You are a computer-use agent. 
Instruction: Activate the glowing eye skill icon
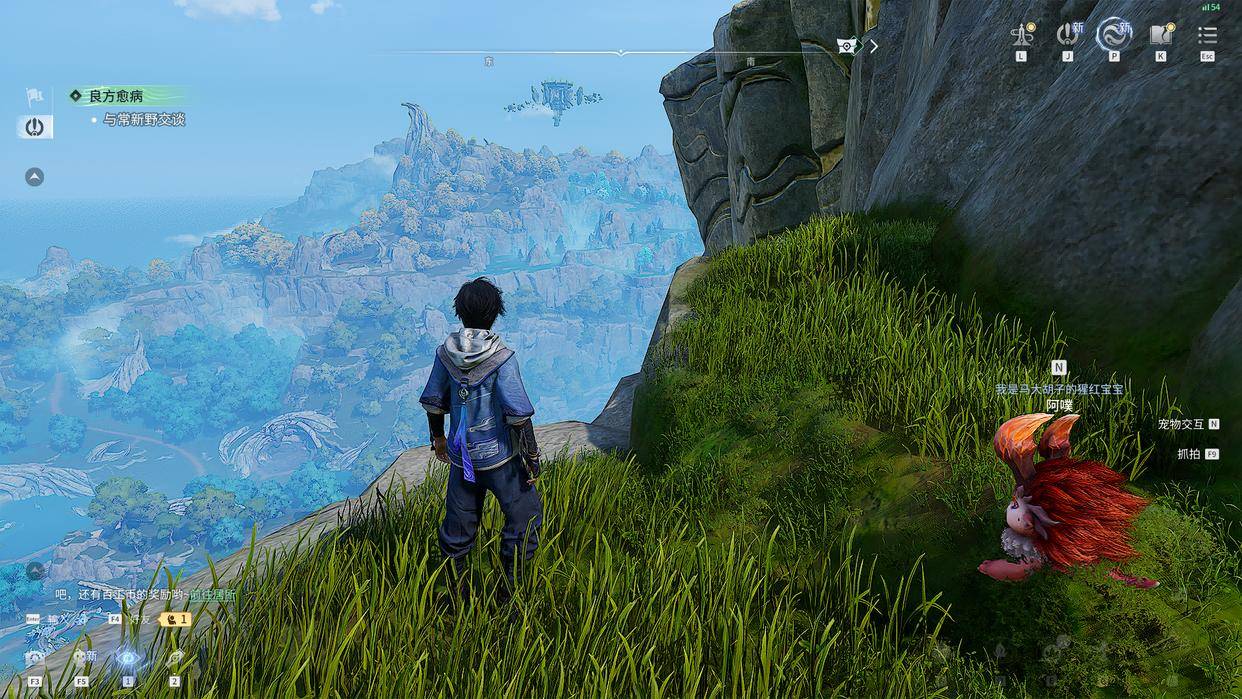tap(128, 658)
